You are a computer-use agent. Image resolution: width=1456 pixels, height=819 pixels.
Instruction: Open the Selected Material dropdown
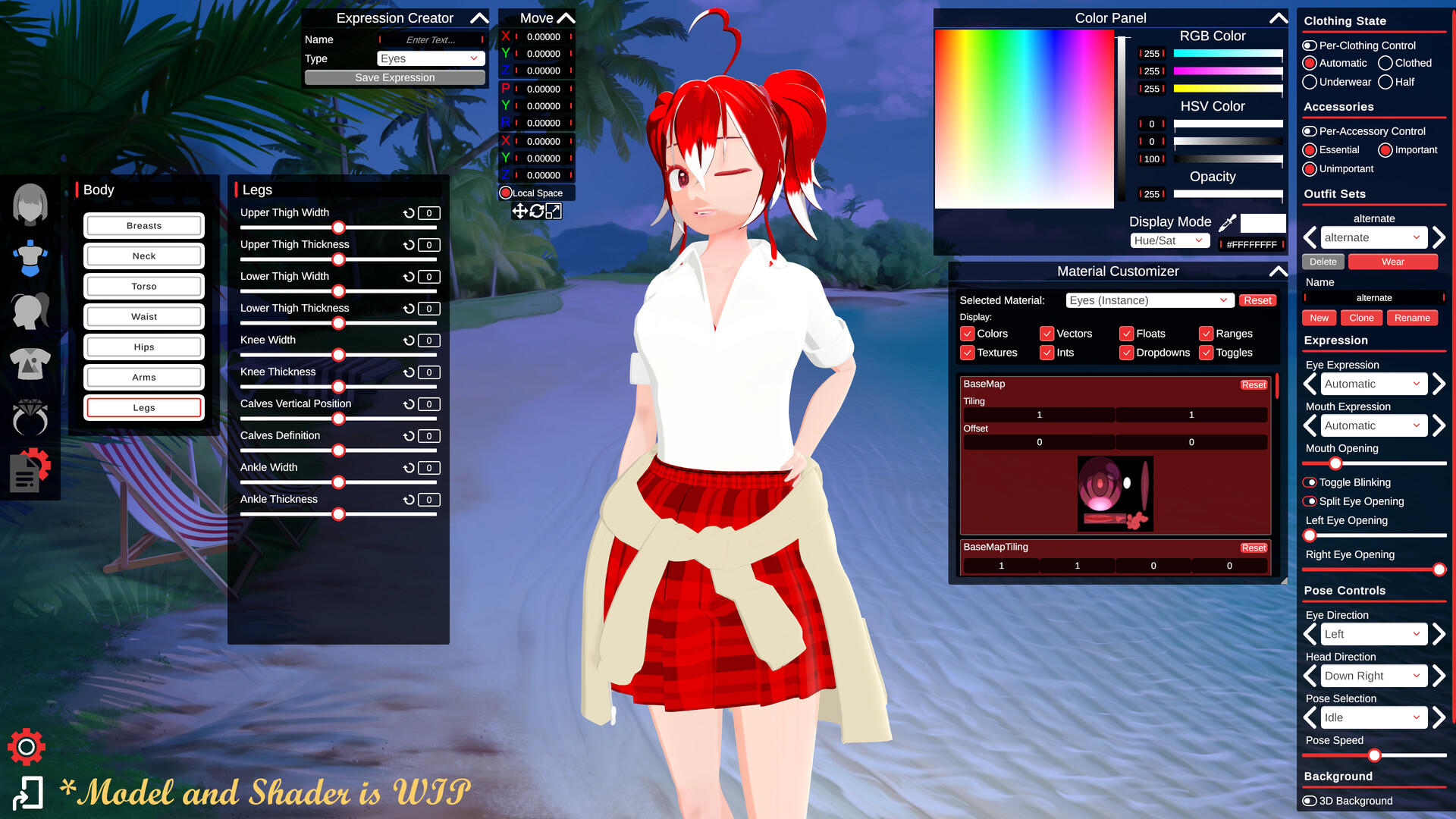(x=1147, y=300)
